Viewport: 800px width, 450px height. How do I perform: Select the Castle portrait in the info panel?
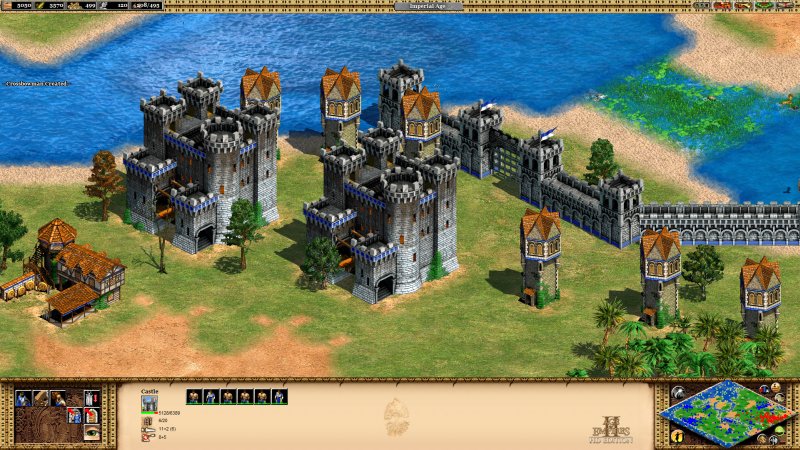pyautogui.click(x=150, y=403)
